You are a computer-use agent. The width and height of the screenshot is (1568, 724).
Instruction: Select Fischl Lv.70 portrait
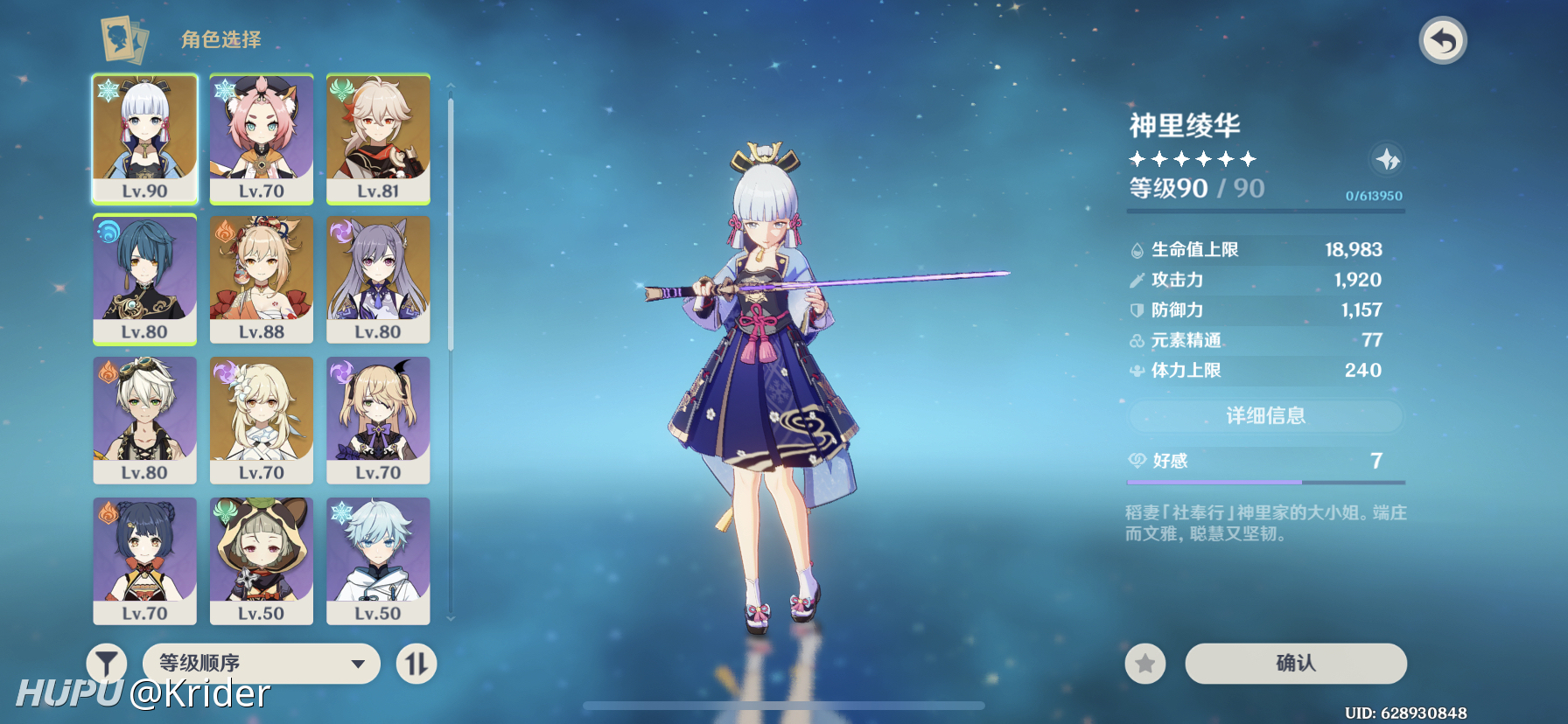[378, 420]
